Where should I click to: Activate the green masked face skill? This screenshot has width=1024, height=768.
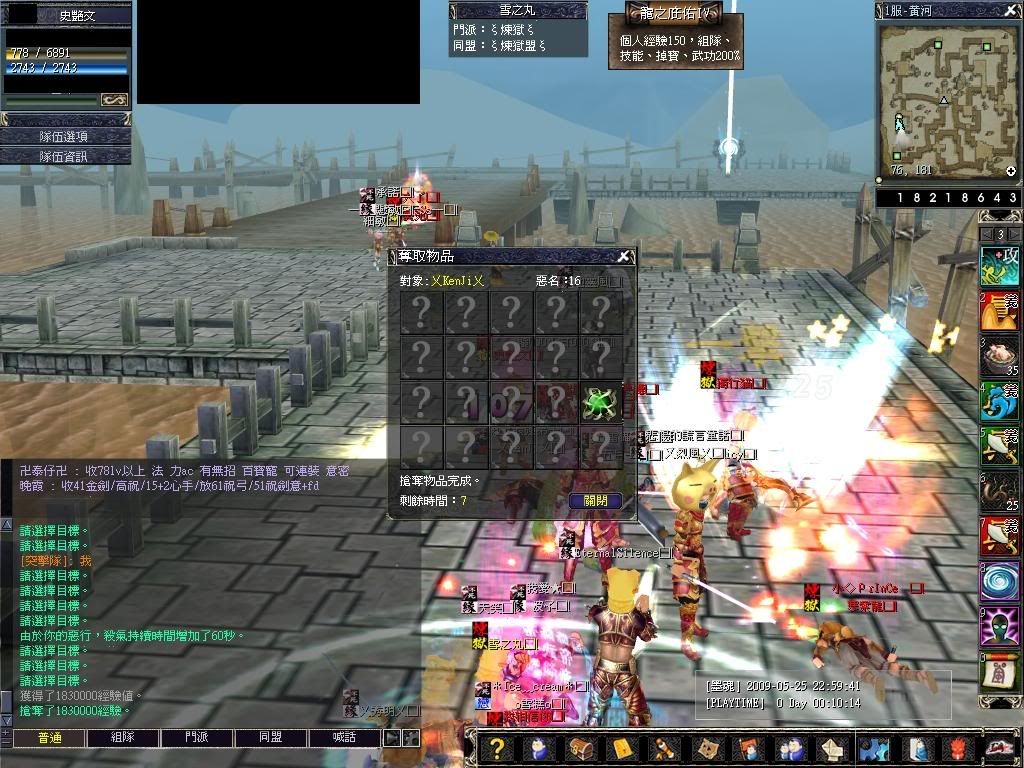pyautogui.click(x=999, y=627)
